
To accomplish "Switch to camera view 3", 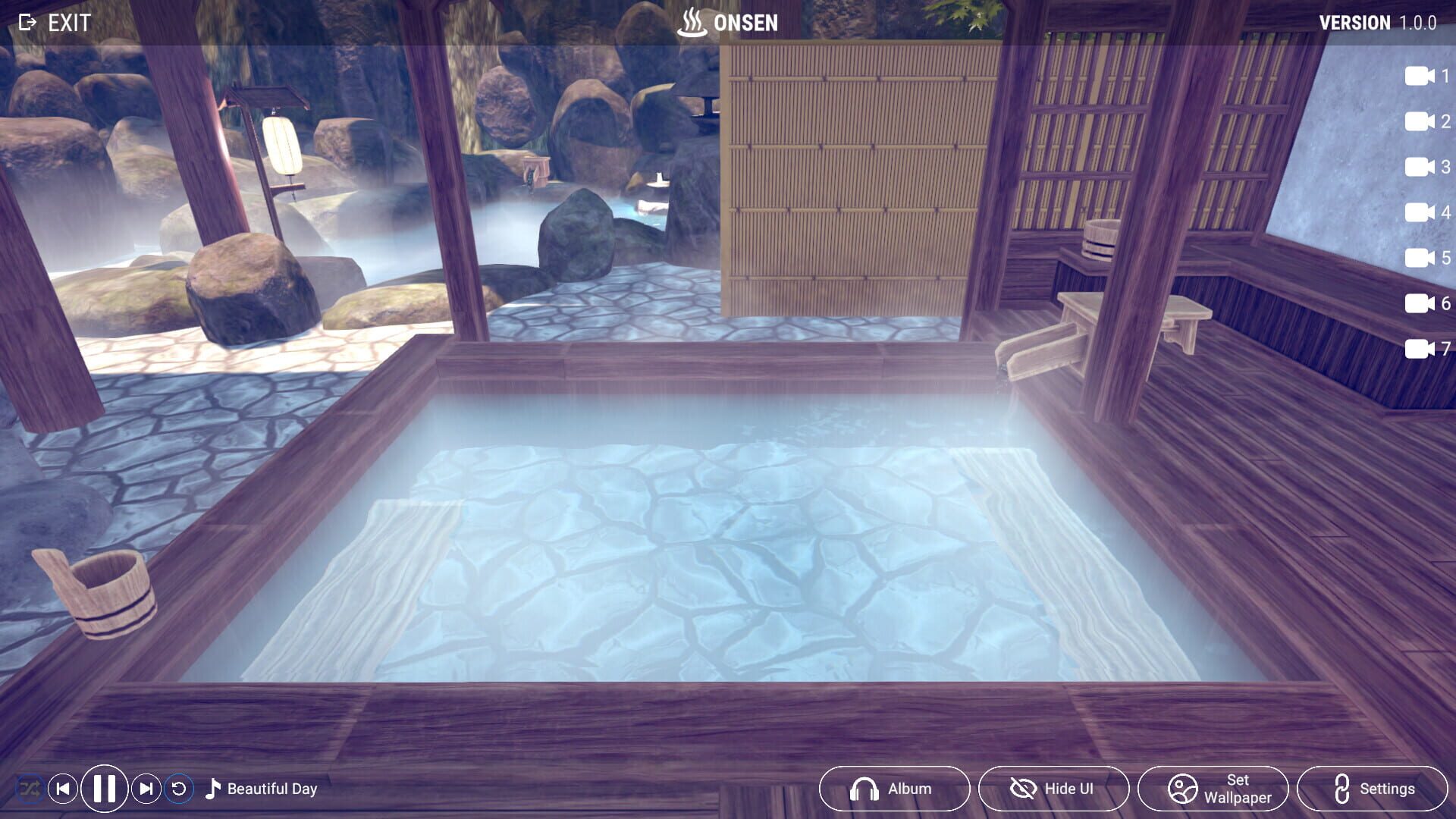I will click(x=1423, y=168).
